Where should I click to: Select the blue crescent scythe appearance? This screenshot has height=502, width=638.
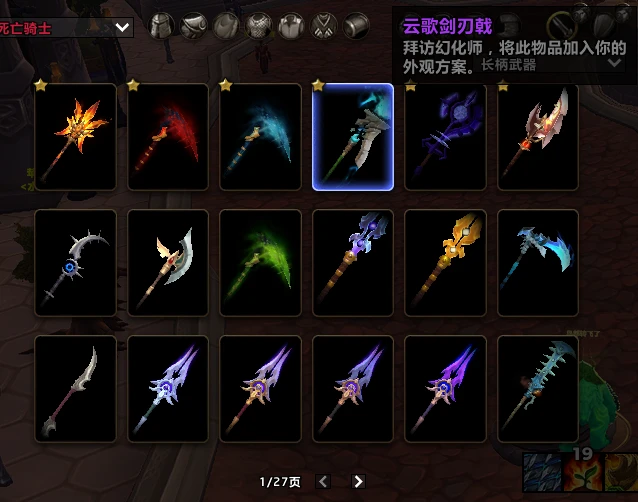[x=260, y=137]
